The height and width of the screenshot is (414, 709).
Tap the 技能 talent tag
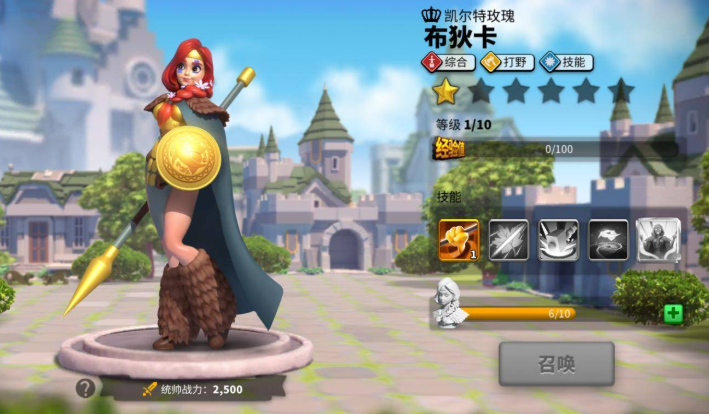point(565,62)
